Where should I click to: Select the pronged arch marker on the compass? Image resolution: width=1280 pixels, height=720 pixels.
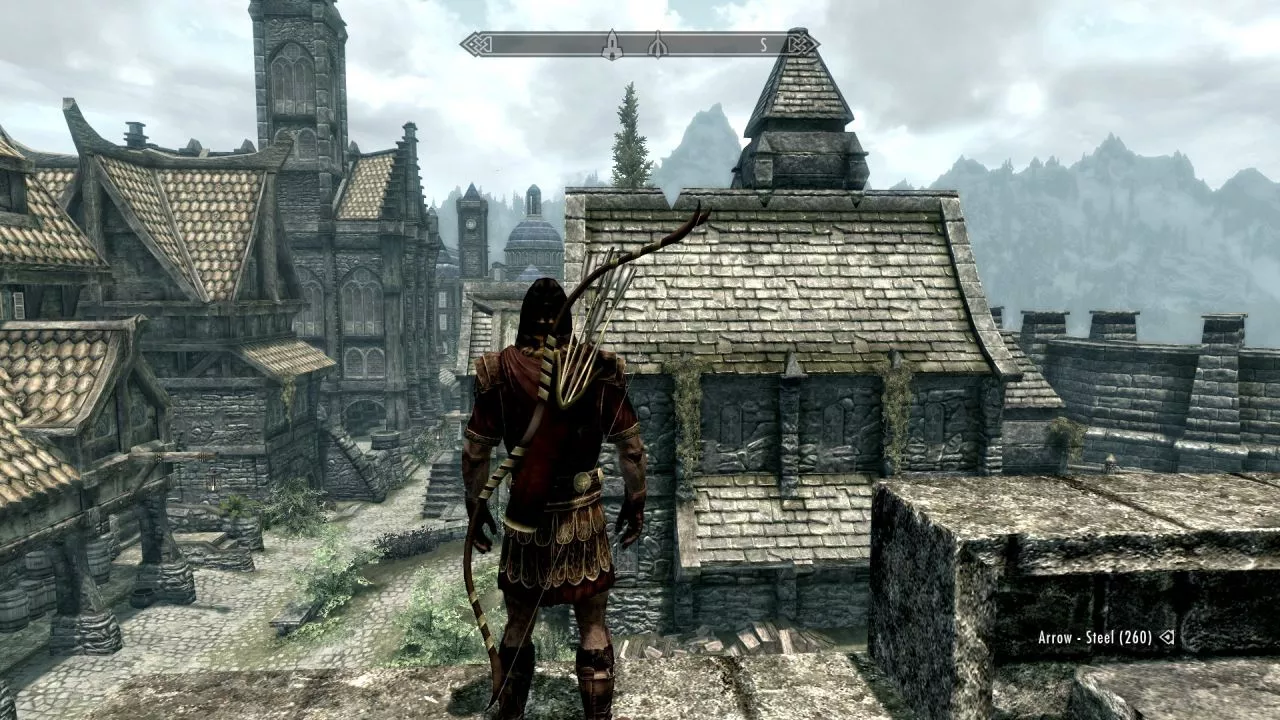(x=657, y=45)
